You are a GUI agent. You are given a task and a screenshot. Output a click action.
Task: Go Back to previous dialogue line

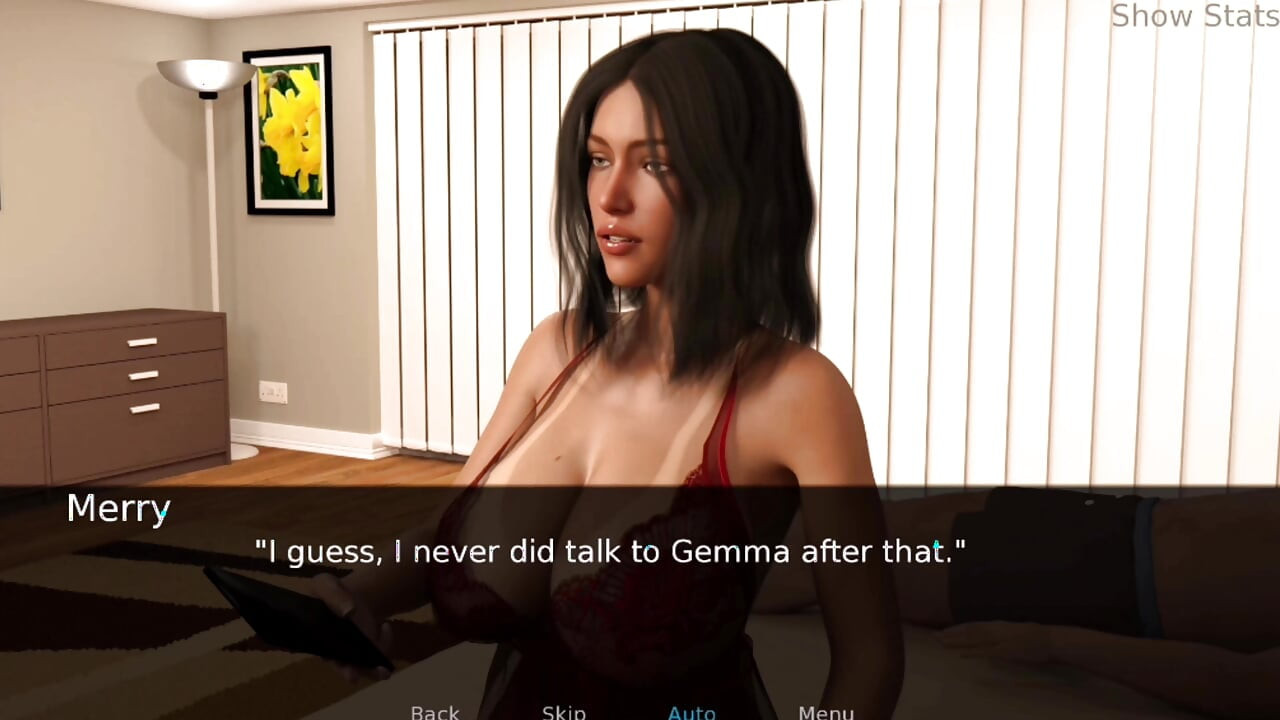(x=435, y=711)
